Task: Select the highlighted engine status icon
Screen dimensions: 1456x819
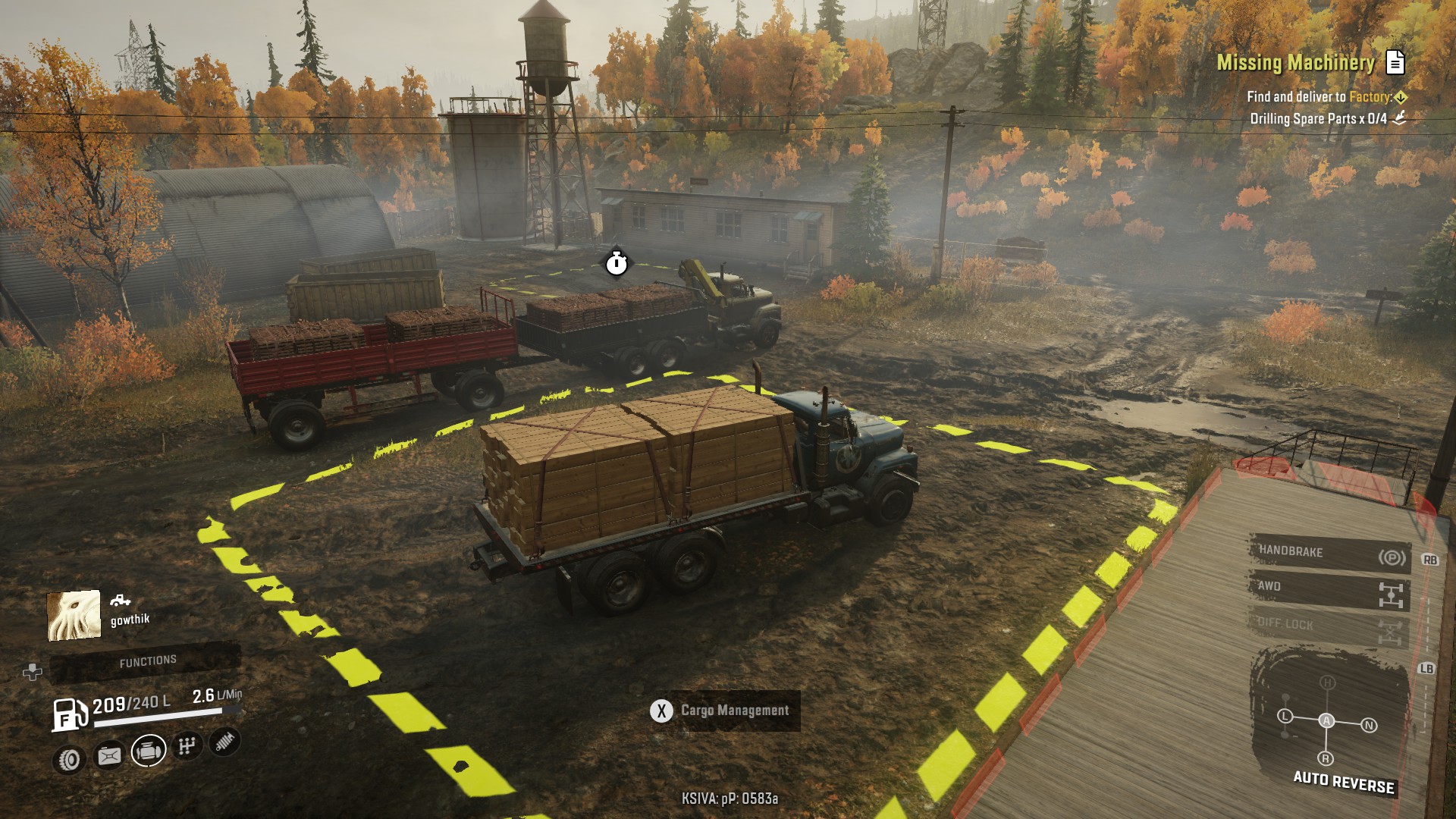Action: [149, 751]
